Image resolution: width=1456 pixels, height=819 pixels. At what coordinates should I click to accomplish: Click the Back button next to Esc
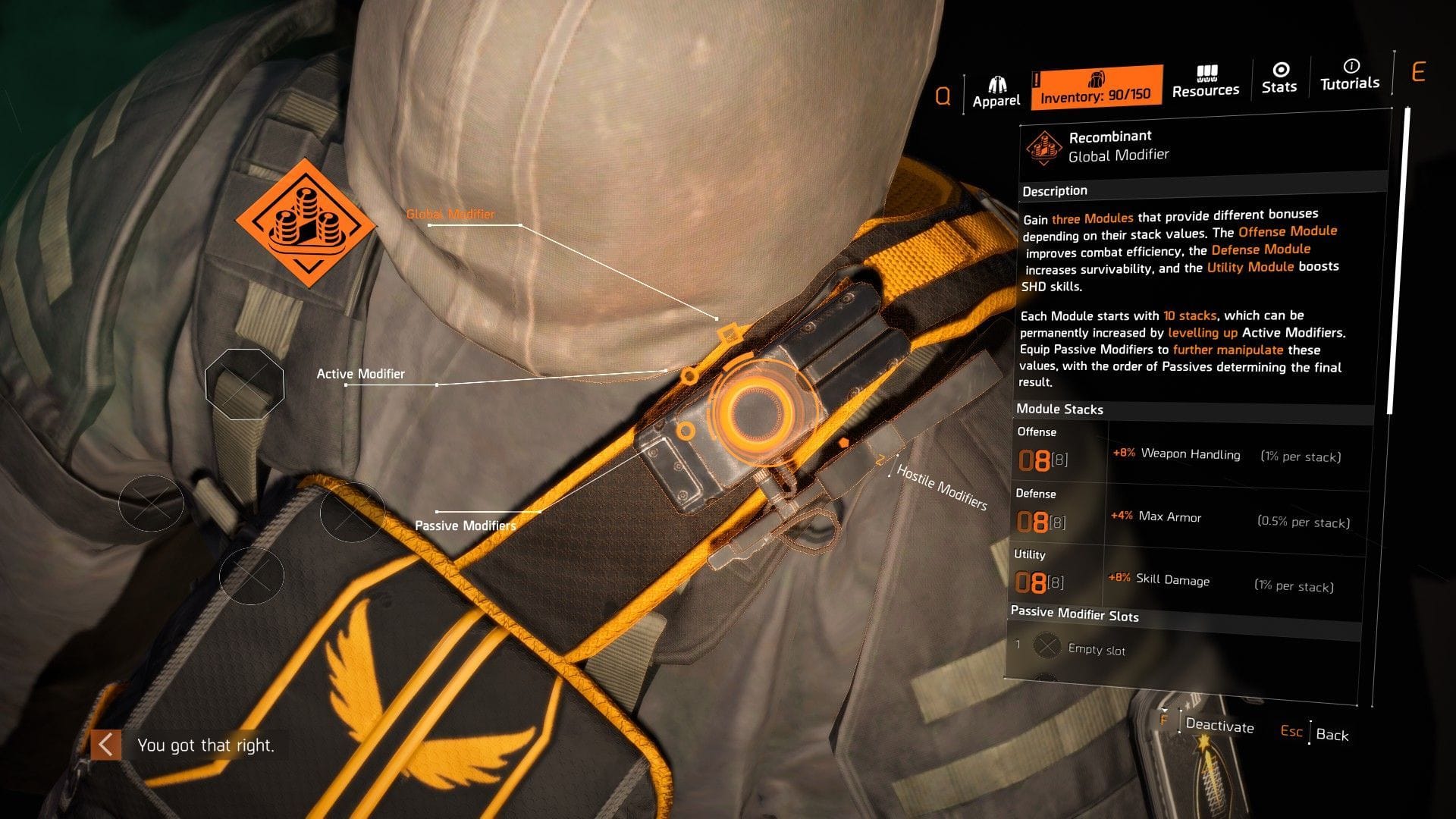coord(1334,736)
